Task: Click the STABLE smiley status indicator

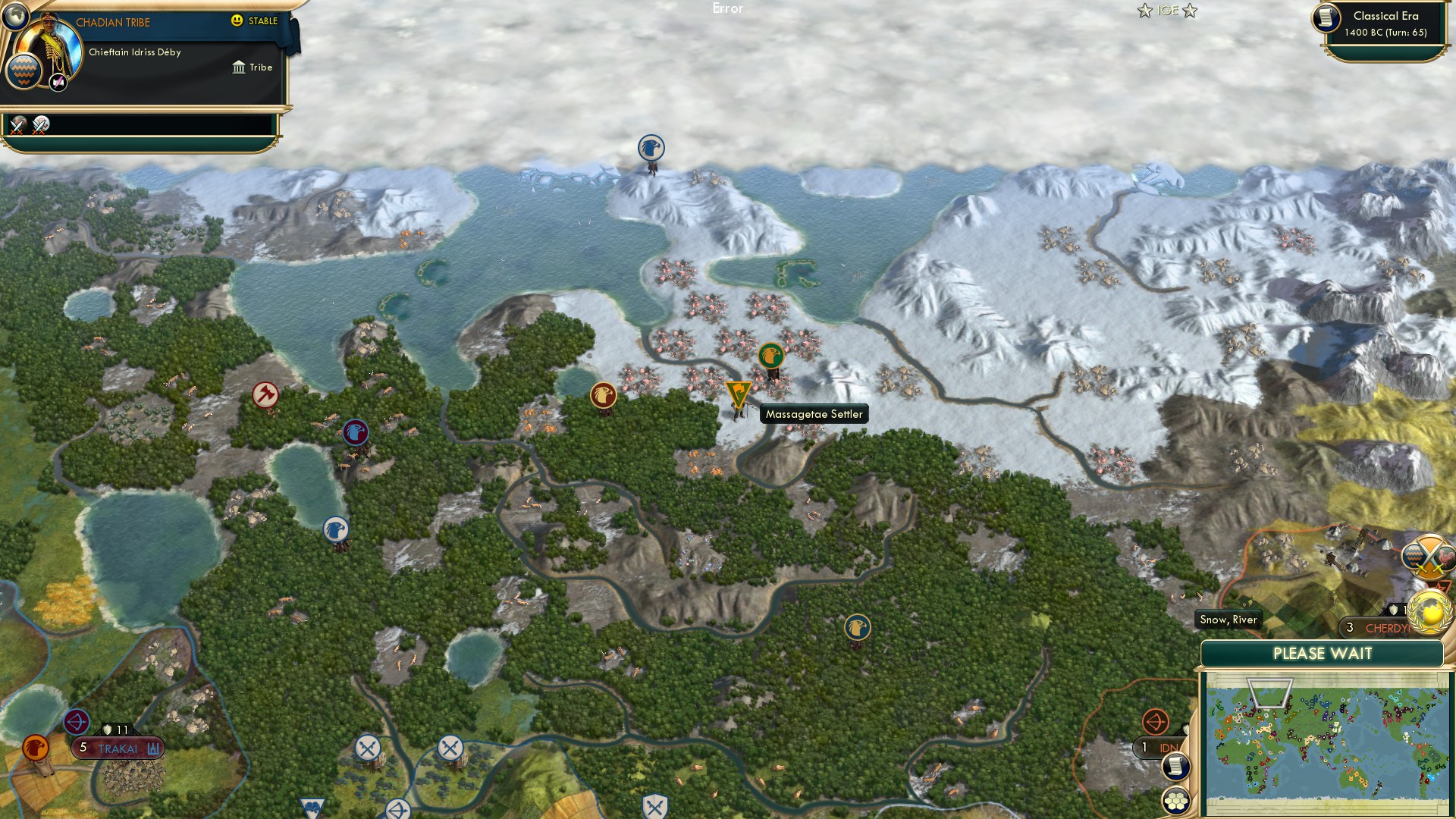Action: [x=237, y=21]
